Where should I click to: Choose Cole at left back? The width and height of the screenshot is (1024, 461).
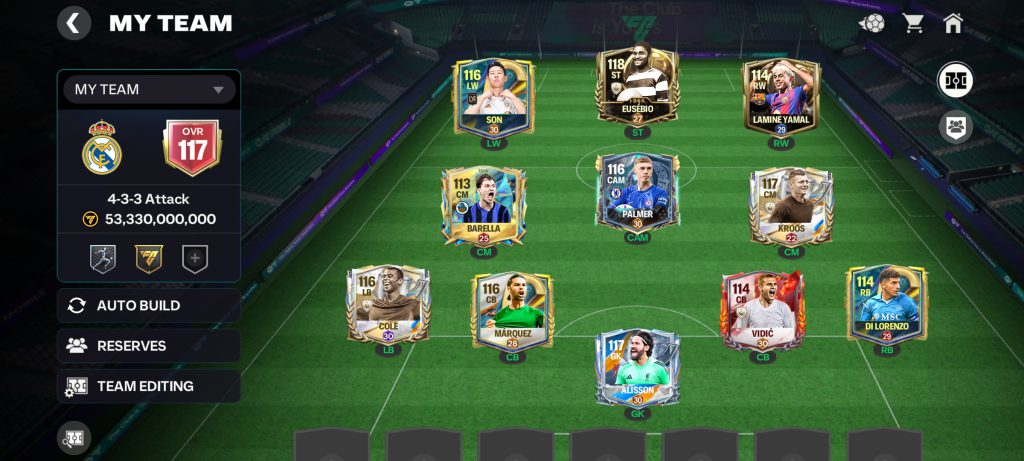point(388,306)
